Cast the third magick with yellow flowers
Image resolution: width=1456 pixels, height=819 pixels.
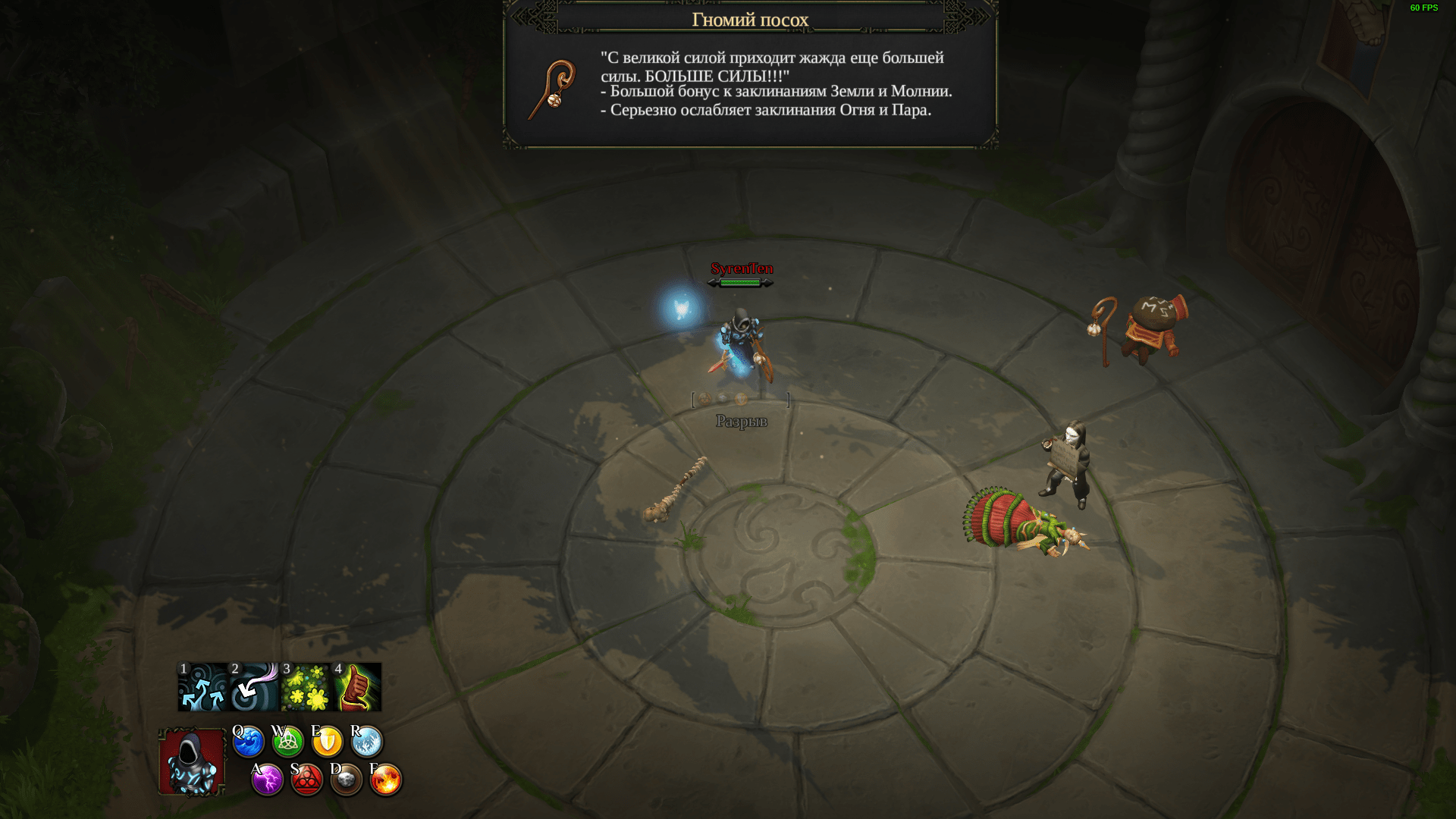pyautogui.click(x=306, y=687)
